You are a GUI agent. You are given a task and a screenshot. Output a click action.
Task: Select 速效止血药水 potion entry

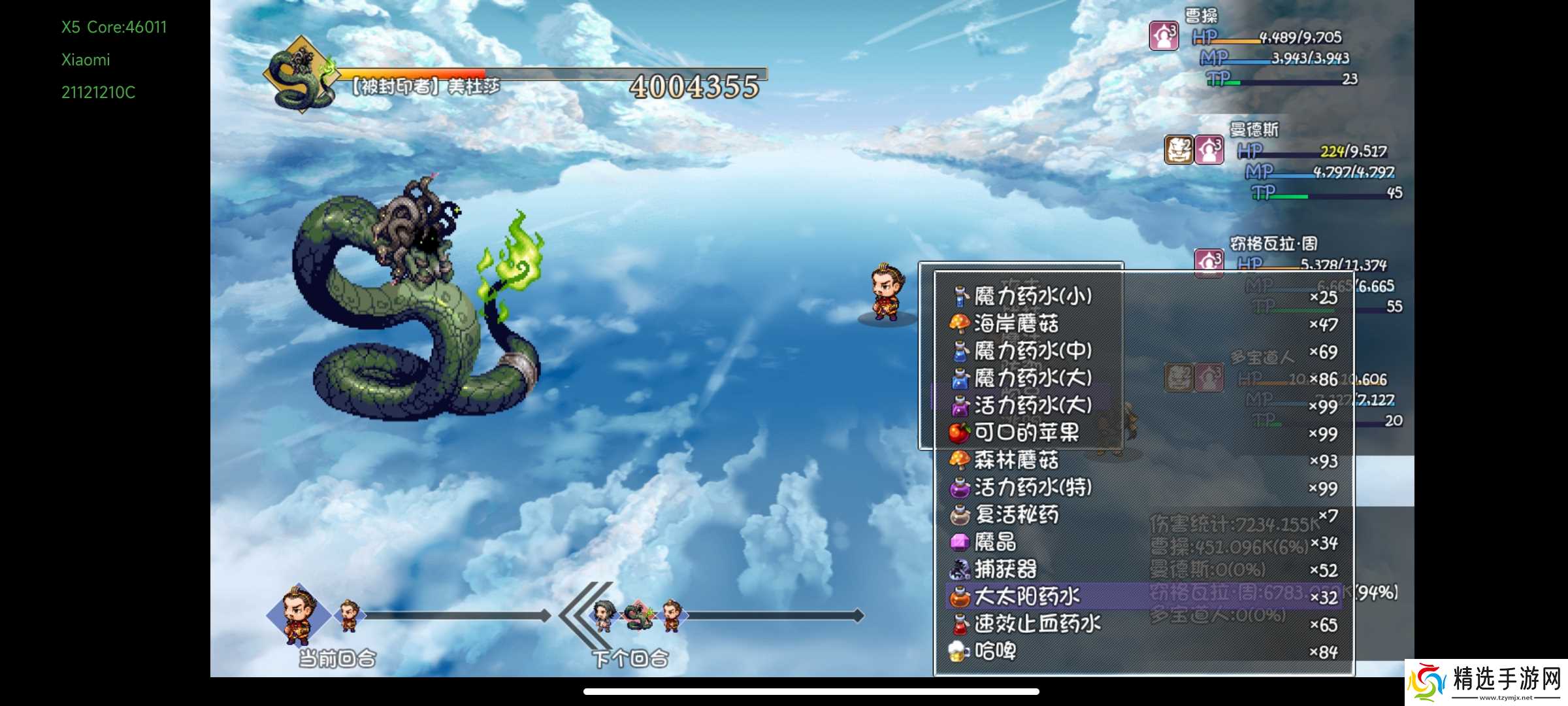click(x=1037, y=624)
